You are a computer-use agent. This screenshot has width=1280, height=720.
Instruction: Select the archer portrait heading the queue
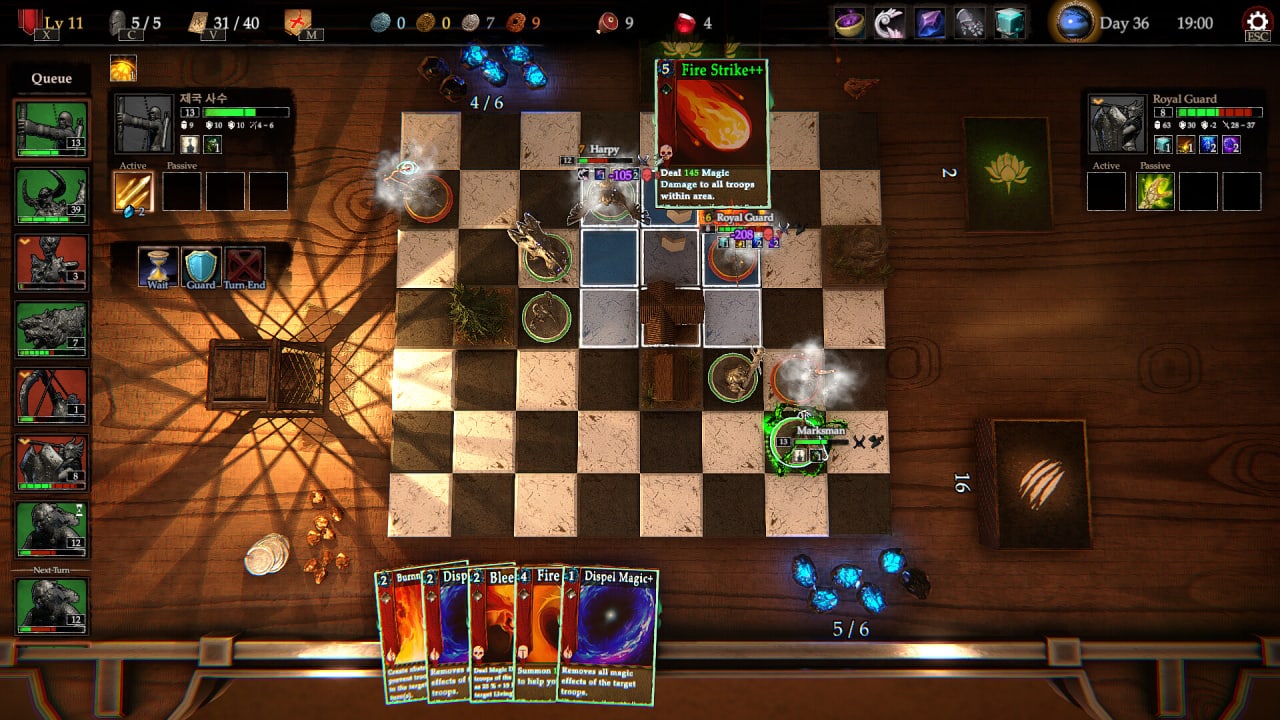tap(51, 128)
